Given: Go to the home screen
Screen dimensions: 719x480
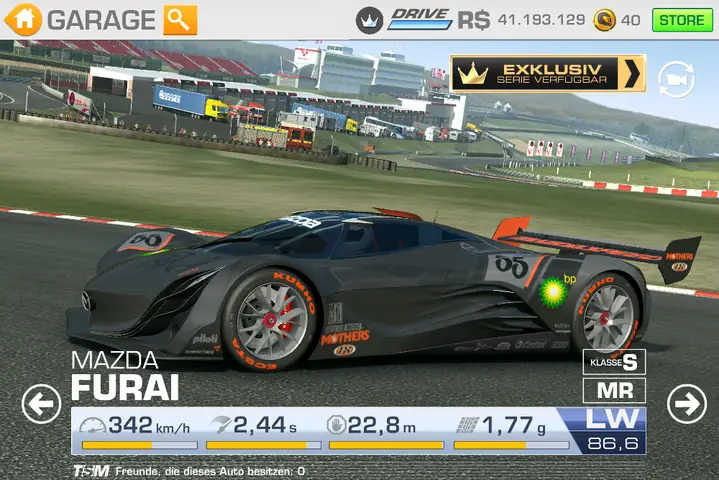Looking at the screenshot, I should (x=25, y=19).
